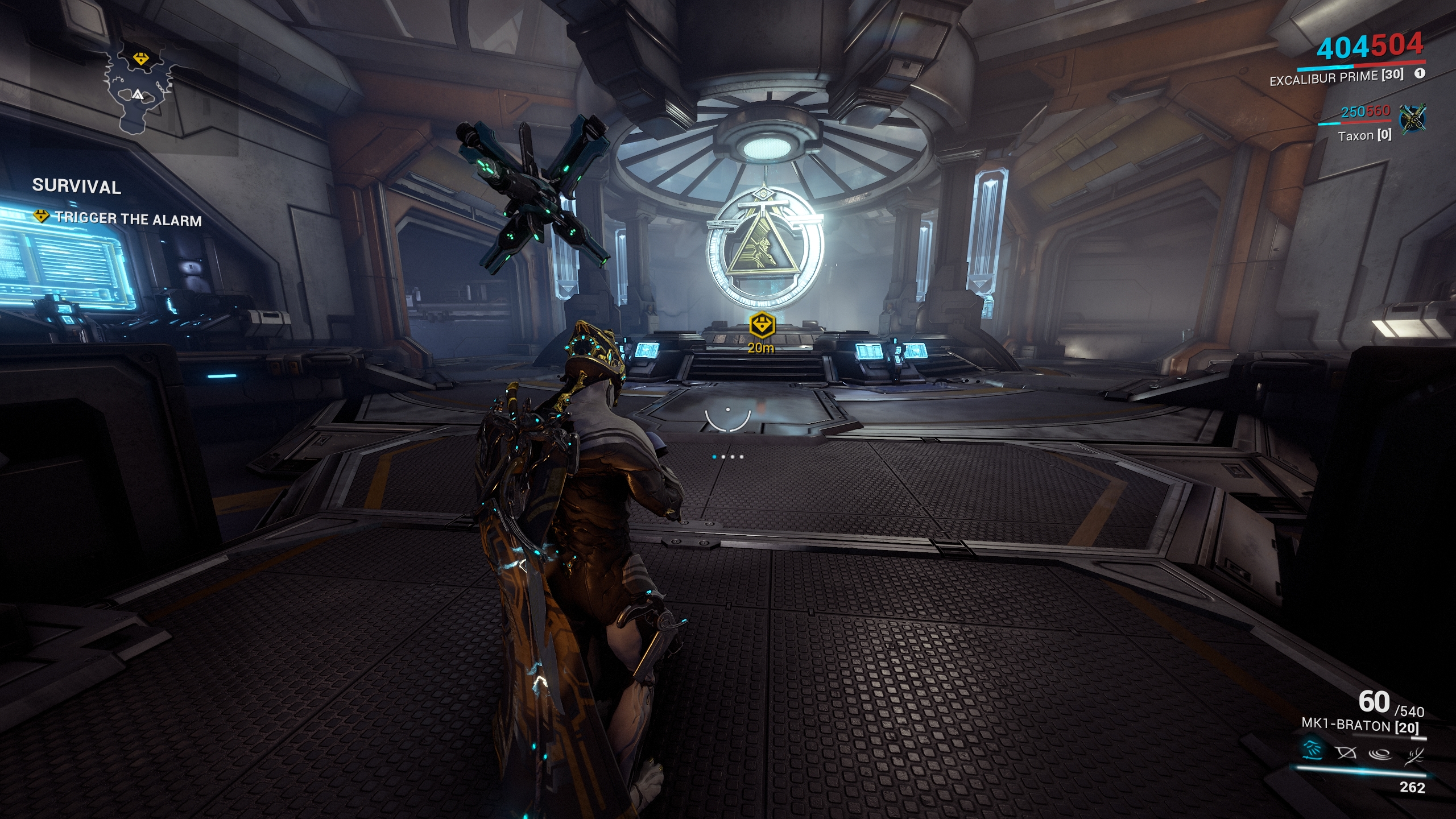
Task: Select the Trigger the Alarm objective
Action: pos(127,219)
